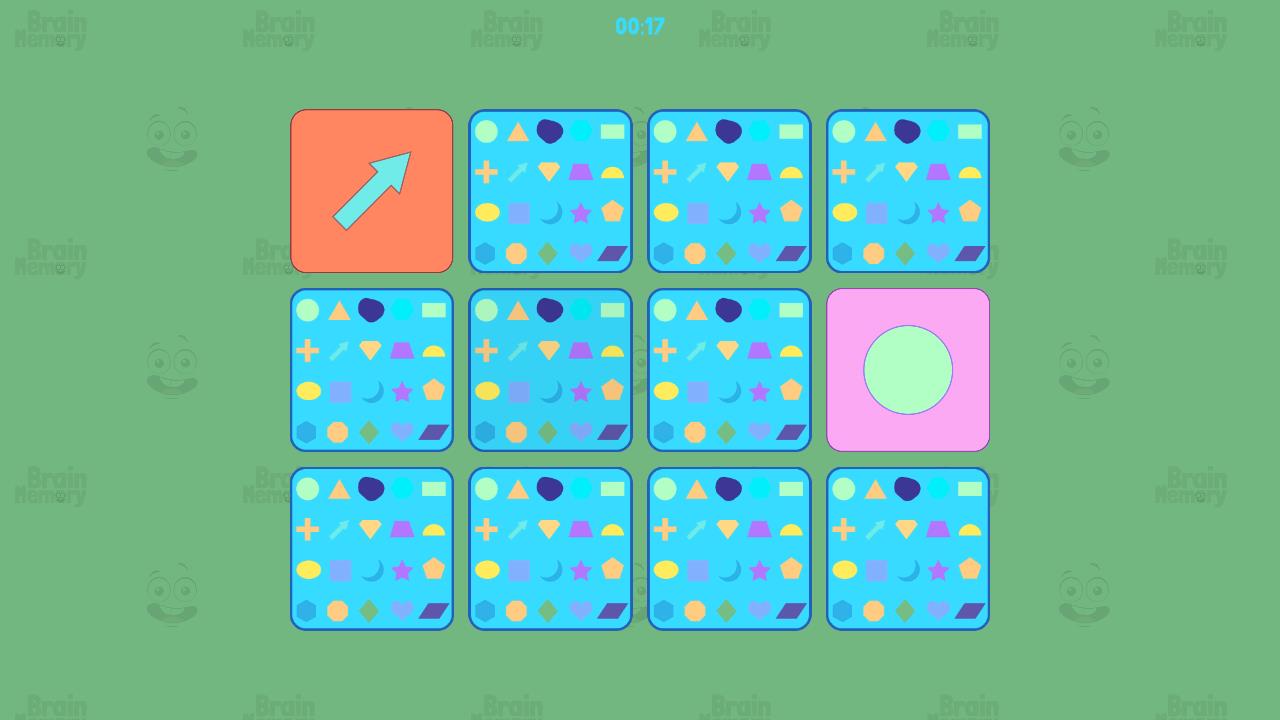The width and height of the screenshot is (1280, 720).
Task: Flip the card left of the pink circle card
Action: (729, 369)
